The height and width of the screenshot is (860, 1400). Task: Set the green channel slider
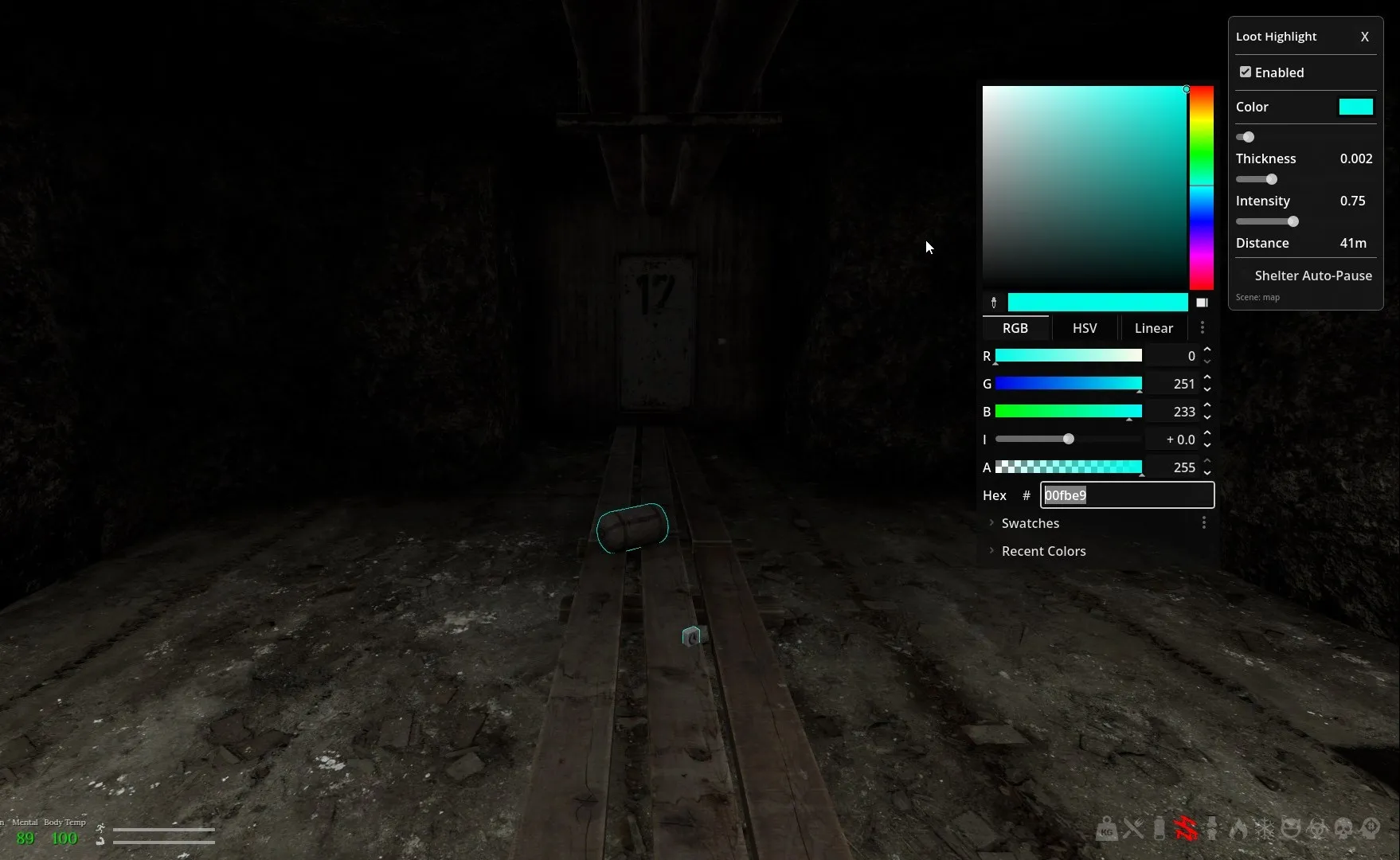(1068, 384)
